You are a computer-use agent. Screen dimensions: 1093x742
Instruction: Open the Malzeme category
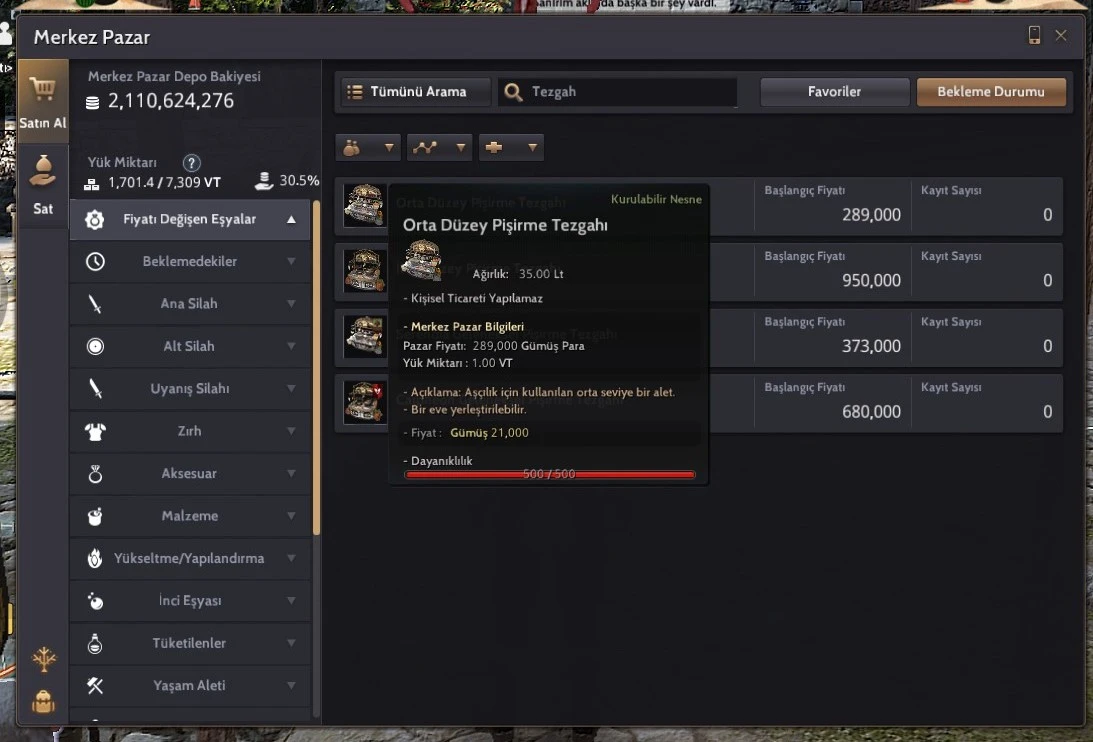click(190, 516)
